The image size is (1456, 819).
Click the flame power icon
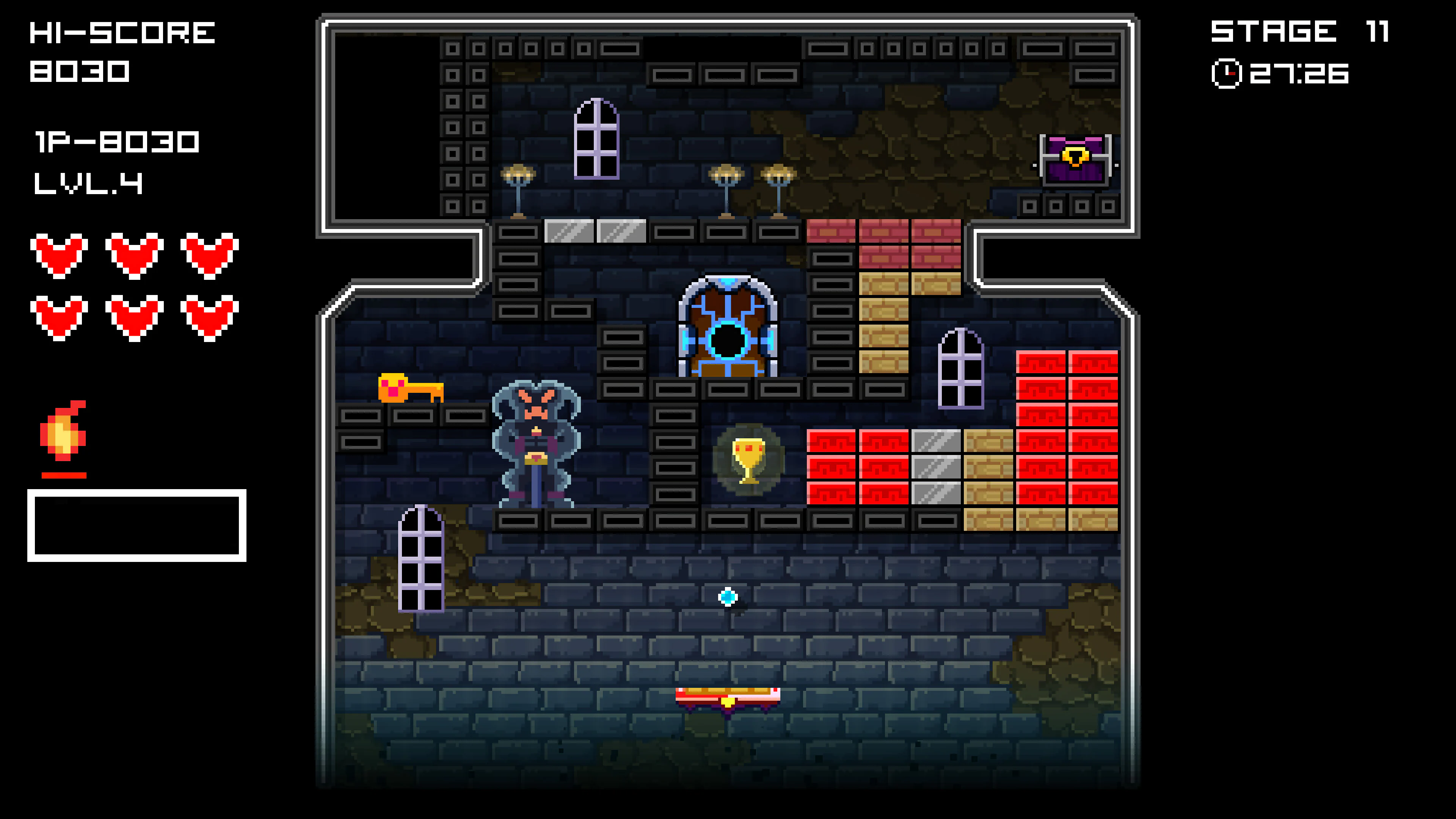coord(63,431)
